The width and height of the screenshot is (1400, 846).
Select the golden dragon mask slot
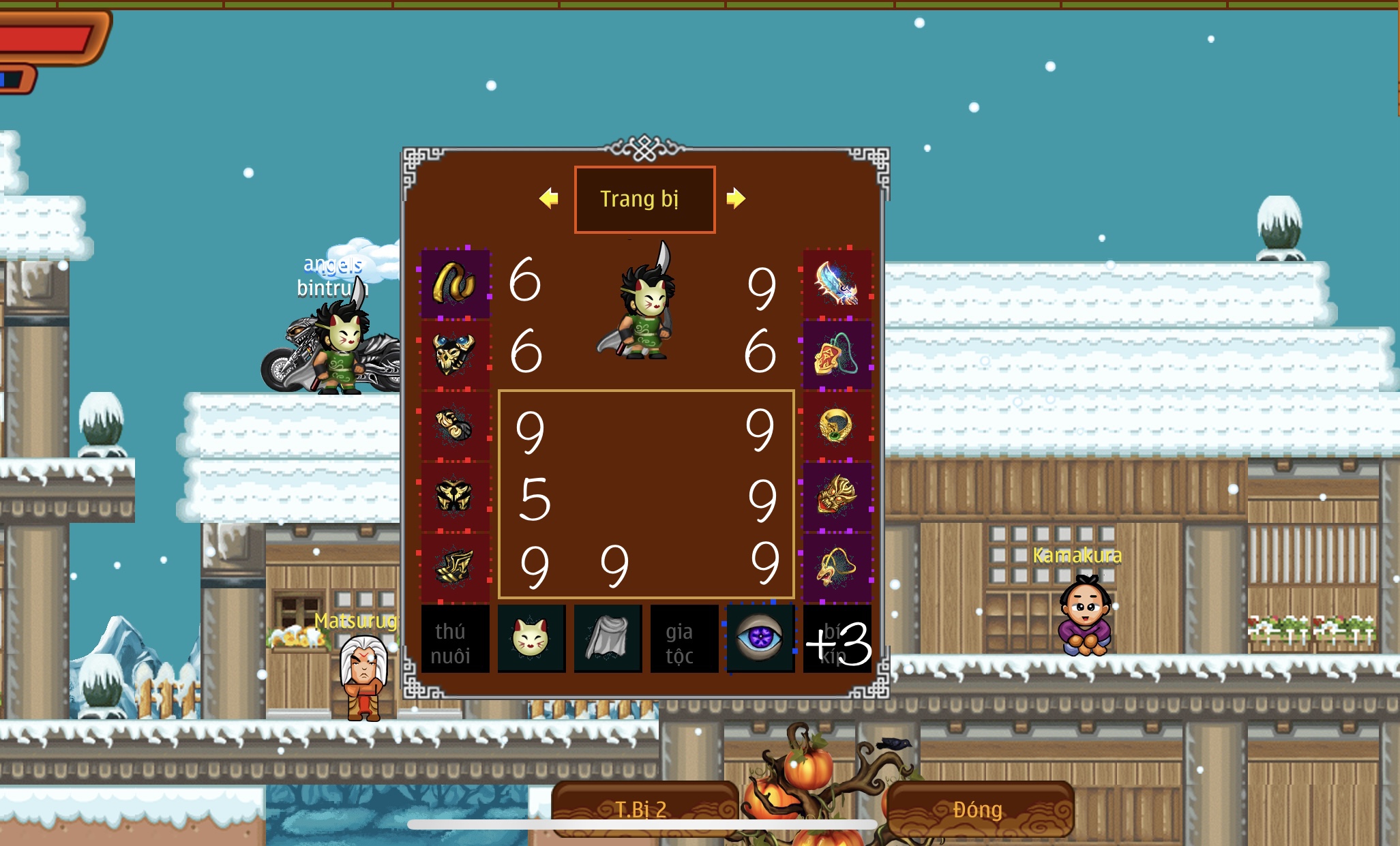pos(837,496)
